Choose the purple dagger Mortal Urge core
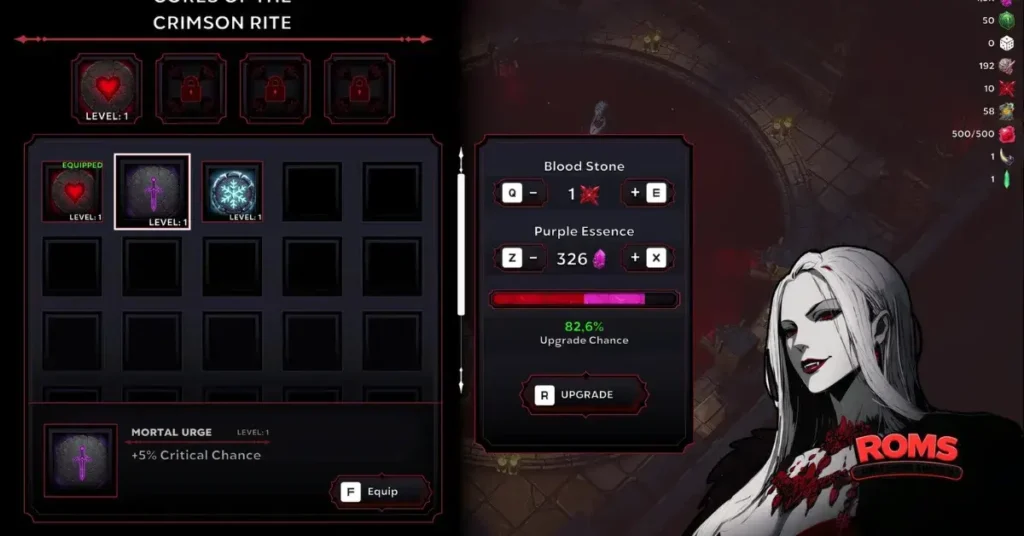The image size is (1024, 536). [x=152, y=191]
